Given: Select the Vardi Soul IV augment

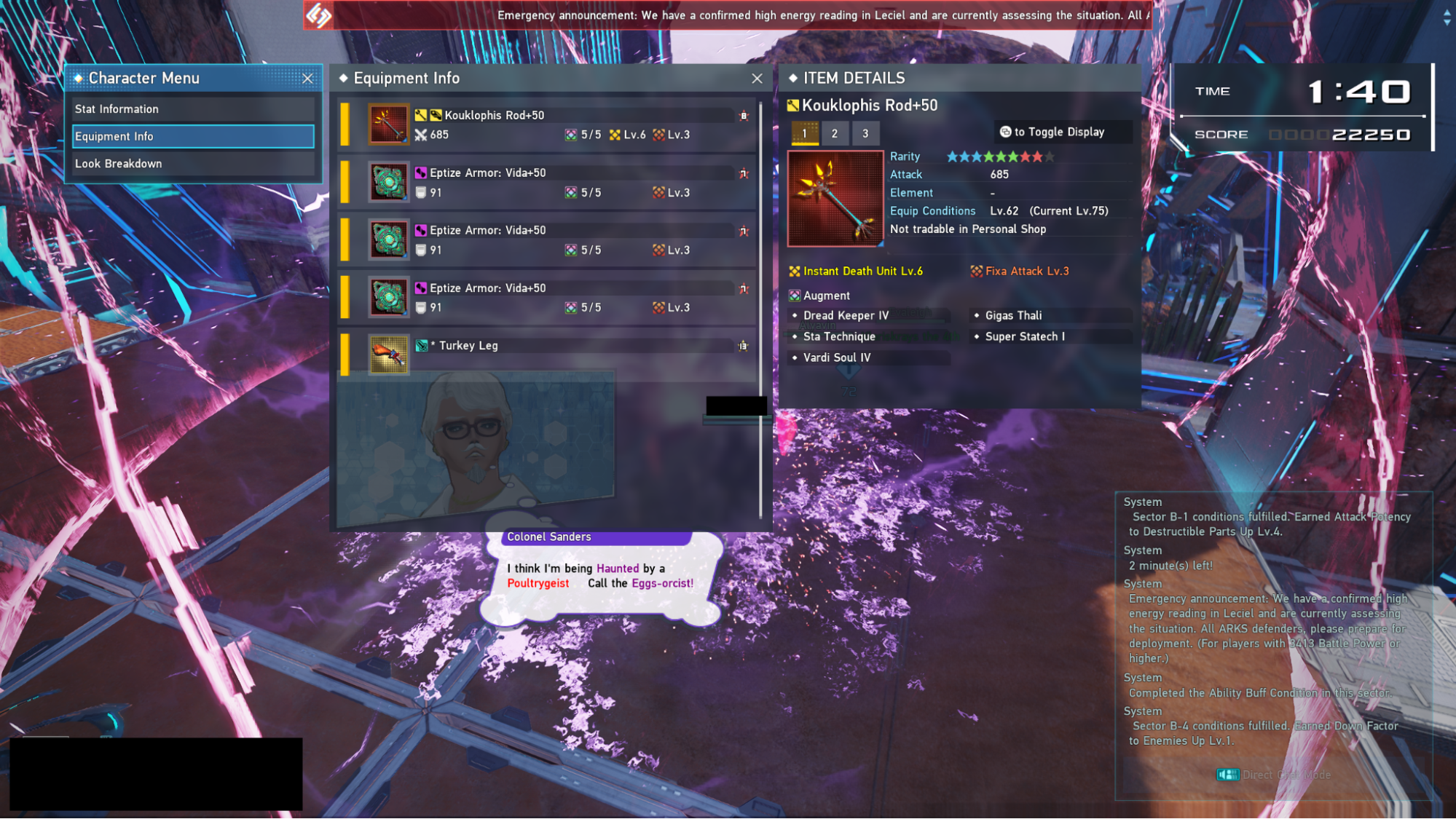Looking at the screenshot, I should (836, 358).
